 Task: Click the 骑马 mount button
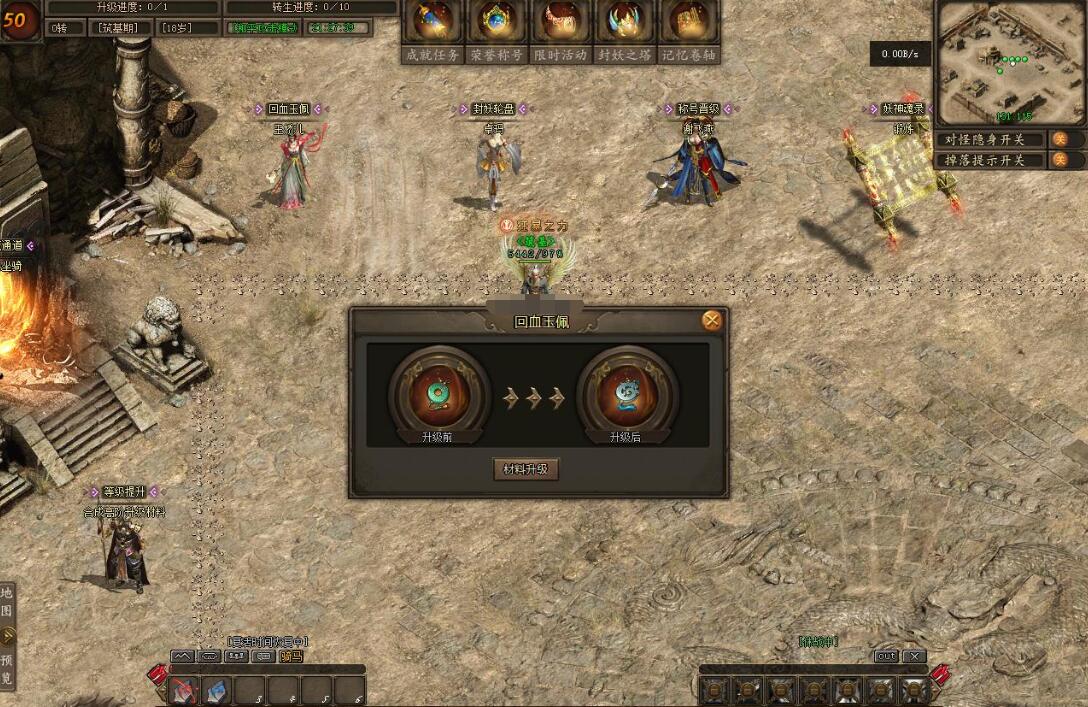point(291,656)
